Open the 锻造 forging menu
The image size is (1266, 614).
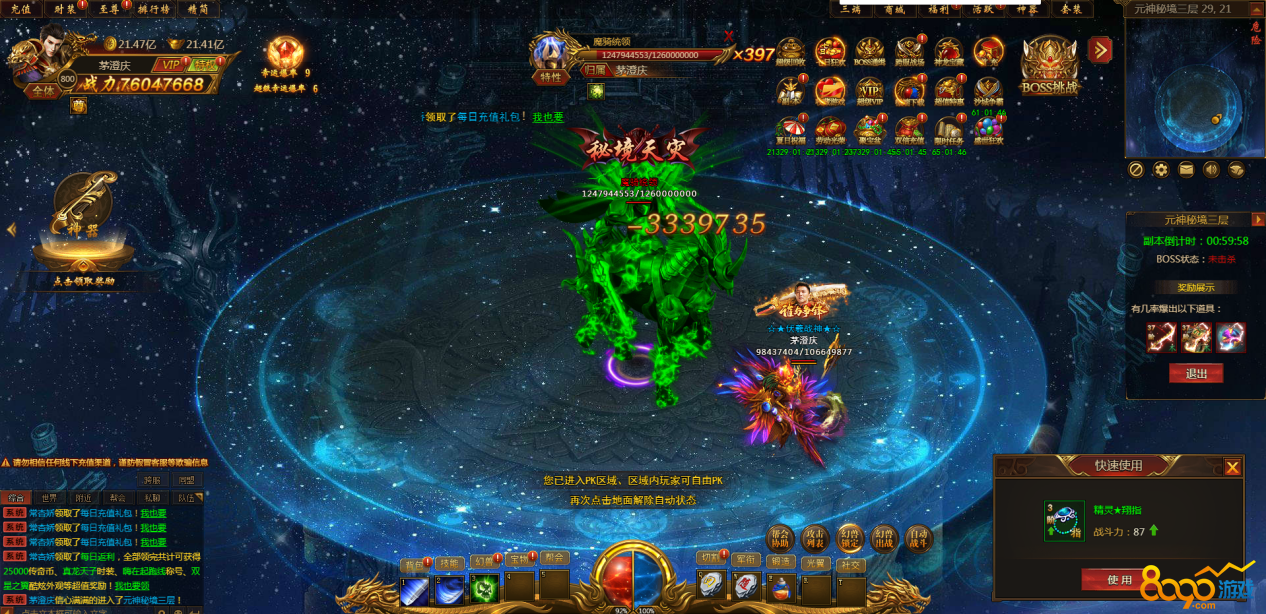click(x=779, y=561)
